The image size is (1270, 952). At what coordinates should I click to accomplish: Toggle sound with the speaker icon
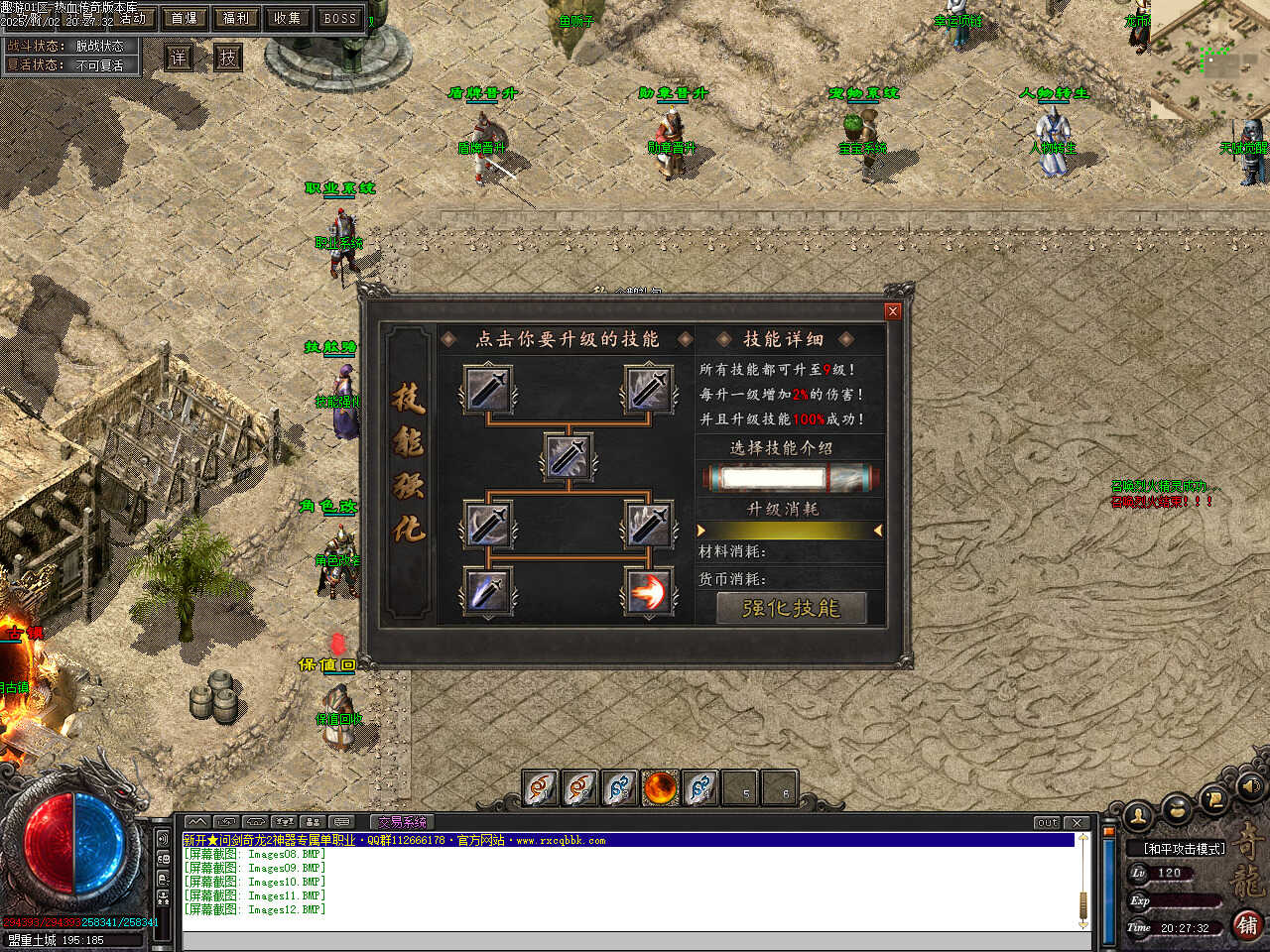click(1249, 785)
